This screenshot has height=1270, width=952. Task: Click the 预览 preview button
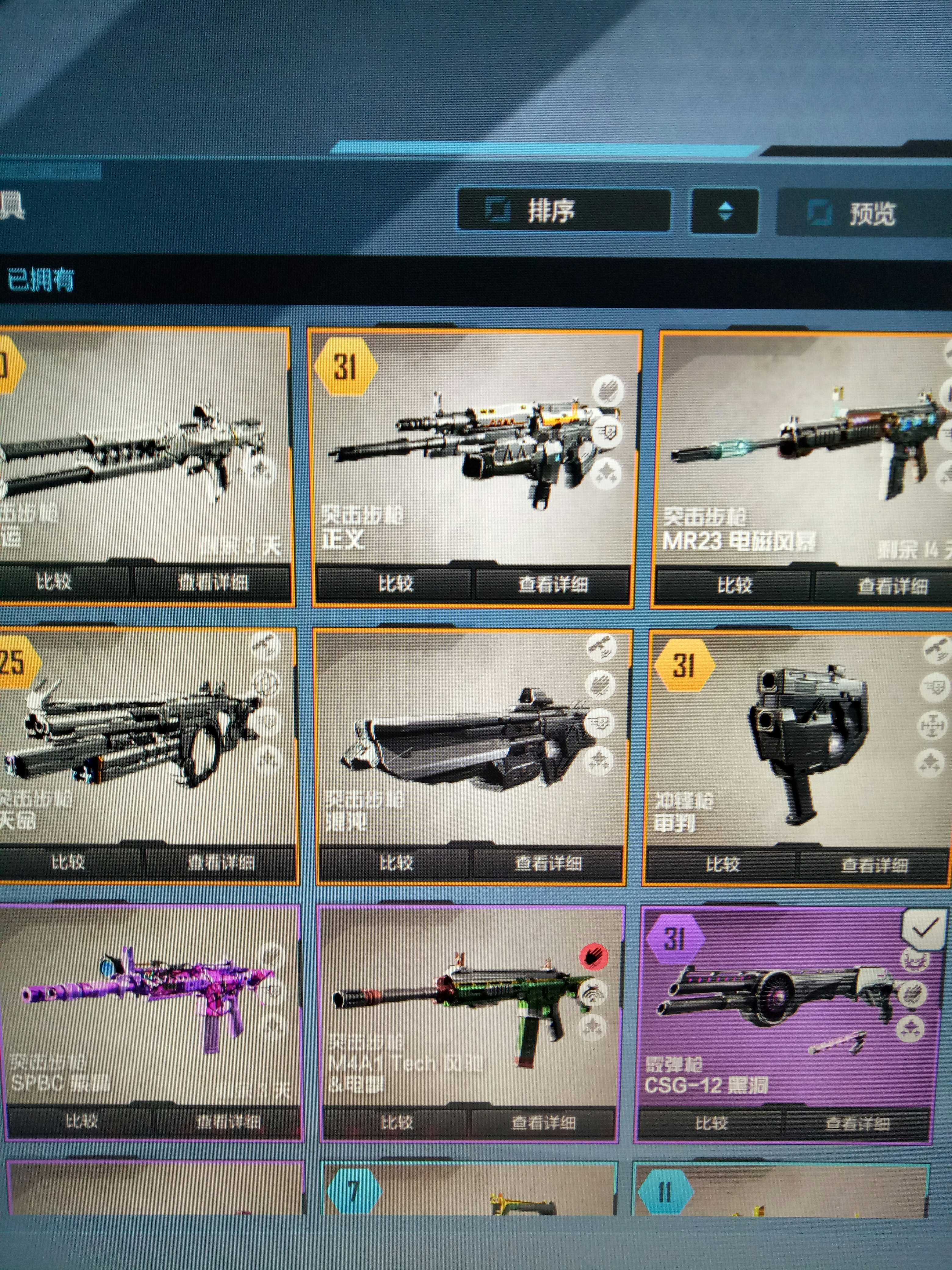tap(864, 214)
